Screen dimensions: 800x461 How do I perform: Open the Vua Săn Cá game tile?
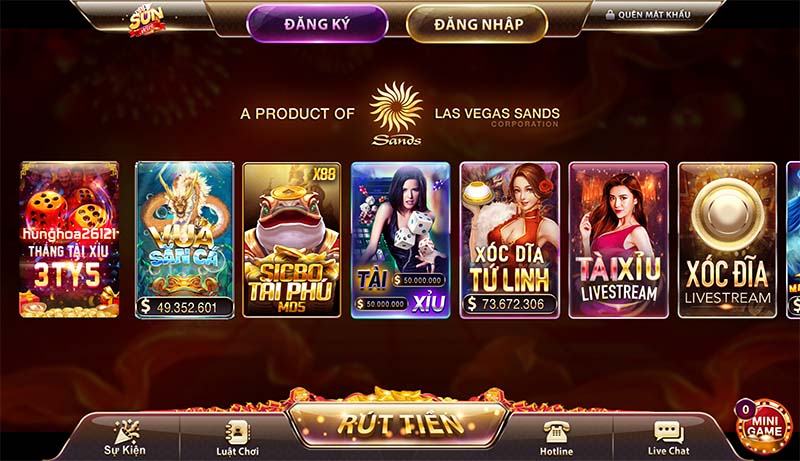[185, 240]
